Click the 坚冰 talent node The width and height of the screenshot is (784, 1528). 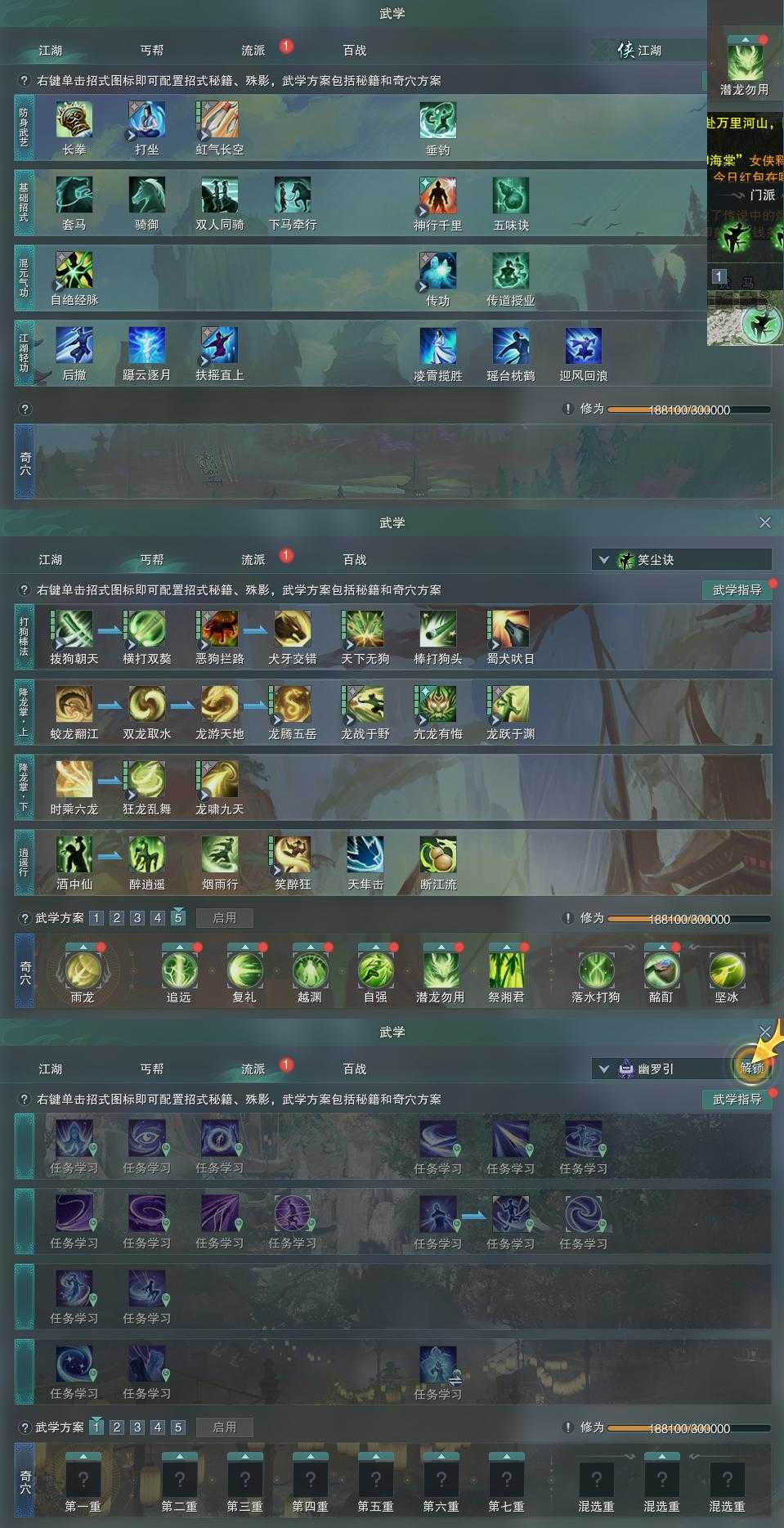[x=727, y=970]
